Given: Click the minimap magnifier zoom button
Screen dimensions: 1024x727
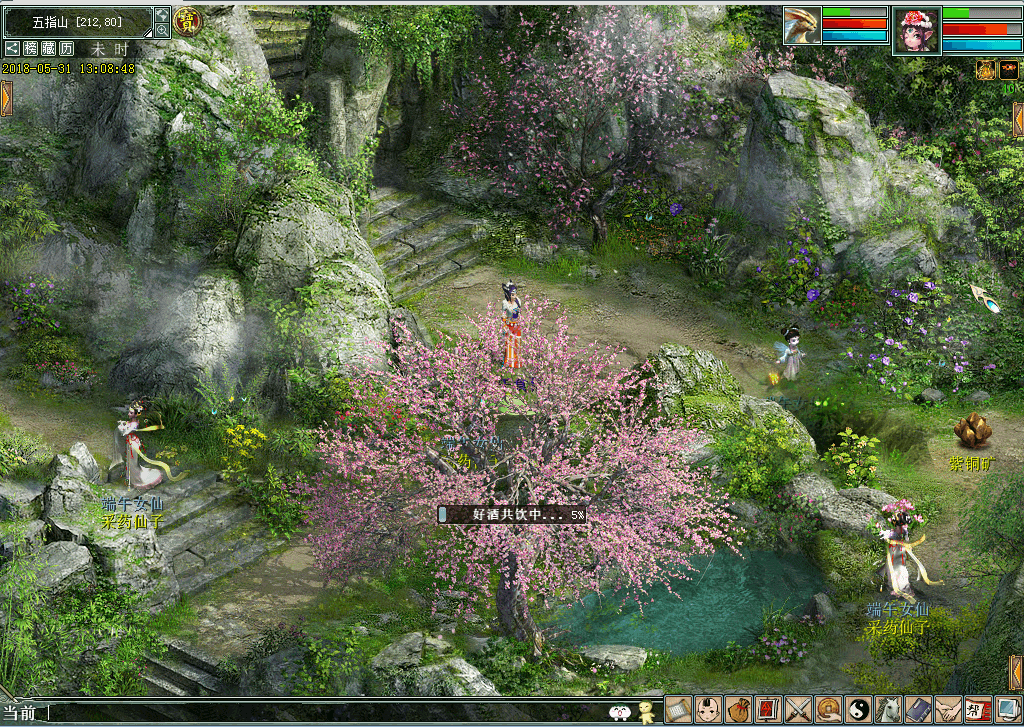Looking at the screenshot, I should (162, 31).
